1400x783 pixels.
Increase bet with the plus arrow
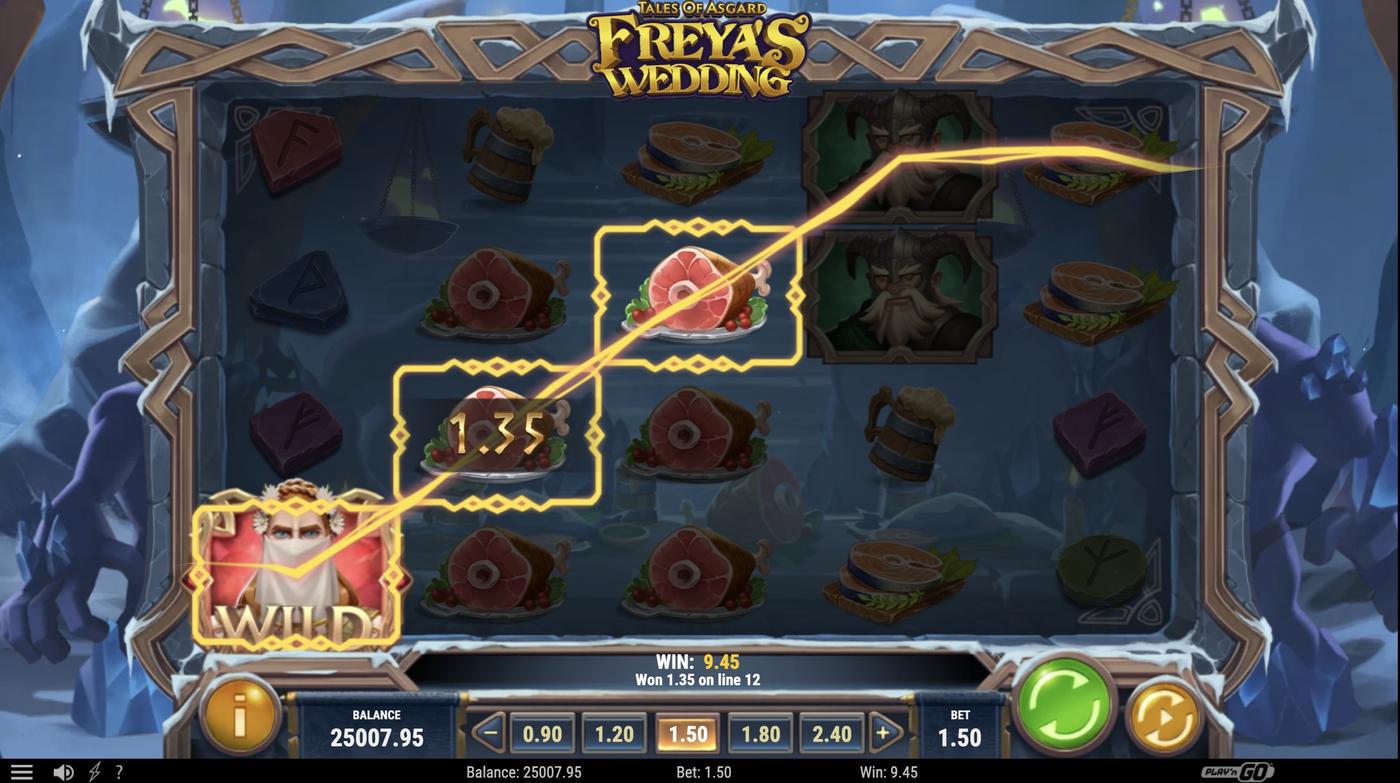882,733
